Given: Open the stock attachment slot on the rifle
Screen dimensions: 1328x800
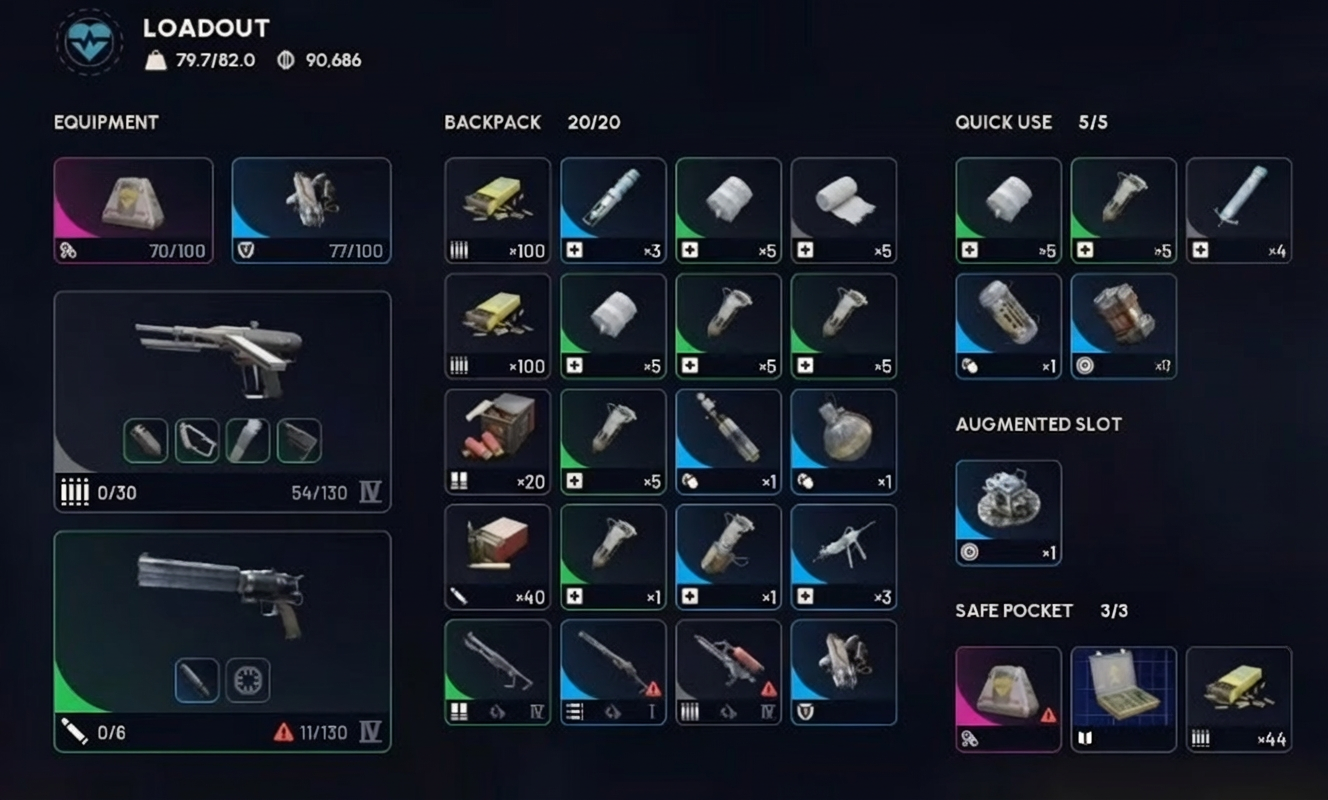Looking at the screenshot, I should (x=196, y=440).
